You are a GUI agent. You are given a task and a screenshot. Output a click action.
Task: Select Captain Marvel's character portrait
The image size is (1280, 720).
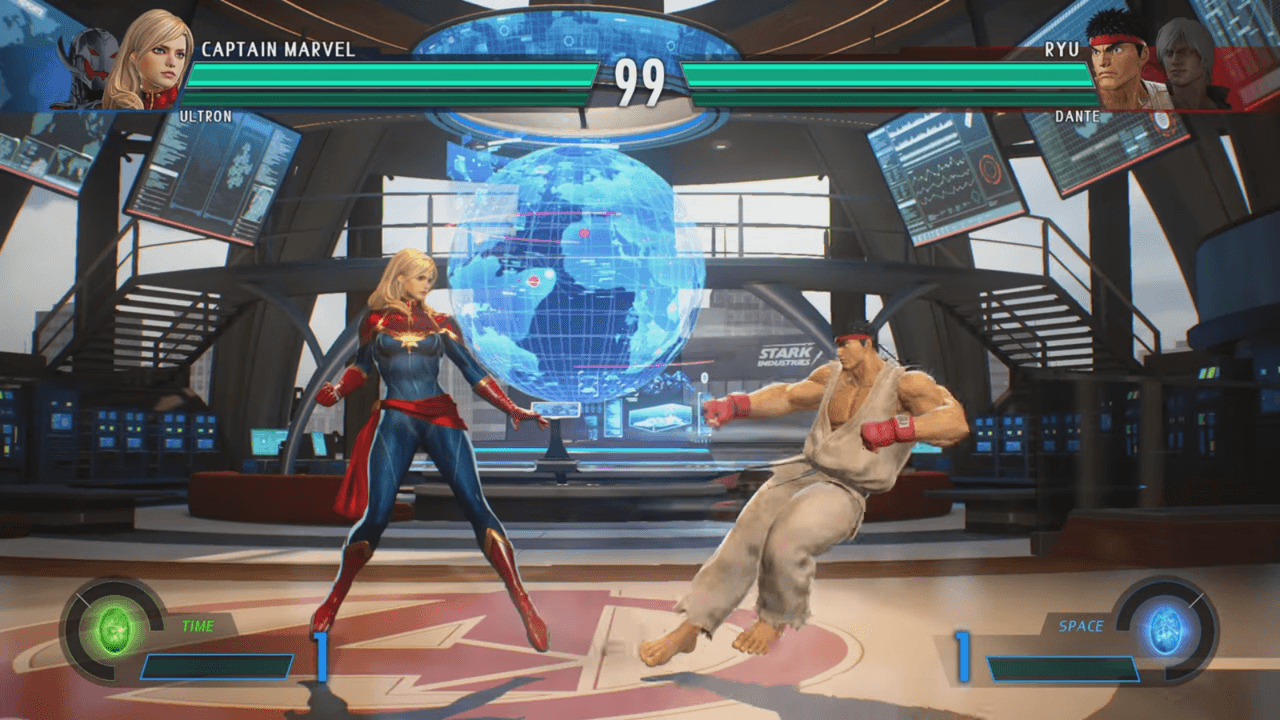click(x=148, y=60)
